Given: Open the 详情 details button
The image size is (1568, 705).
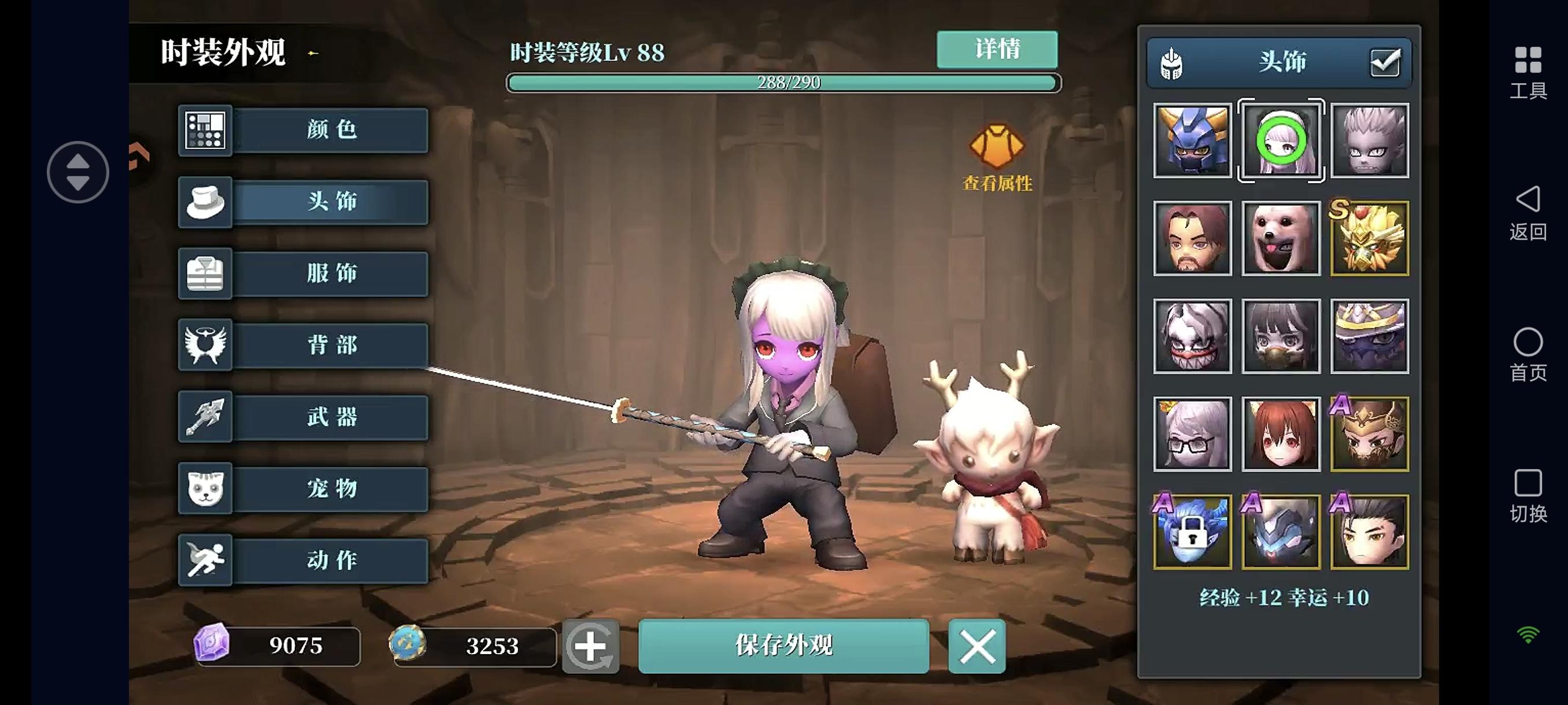Looking at the screenshot, I should coord(996,49).
